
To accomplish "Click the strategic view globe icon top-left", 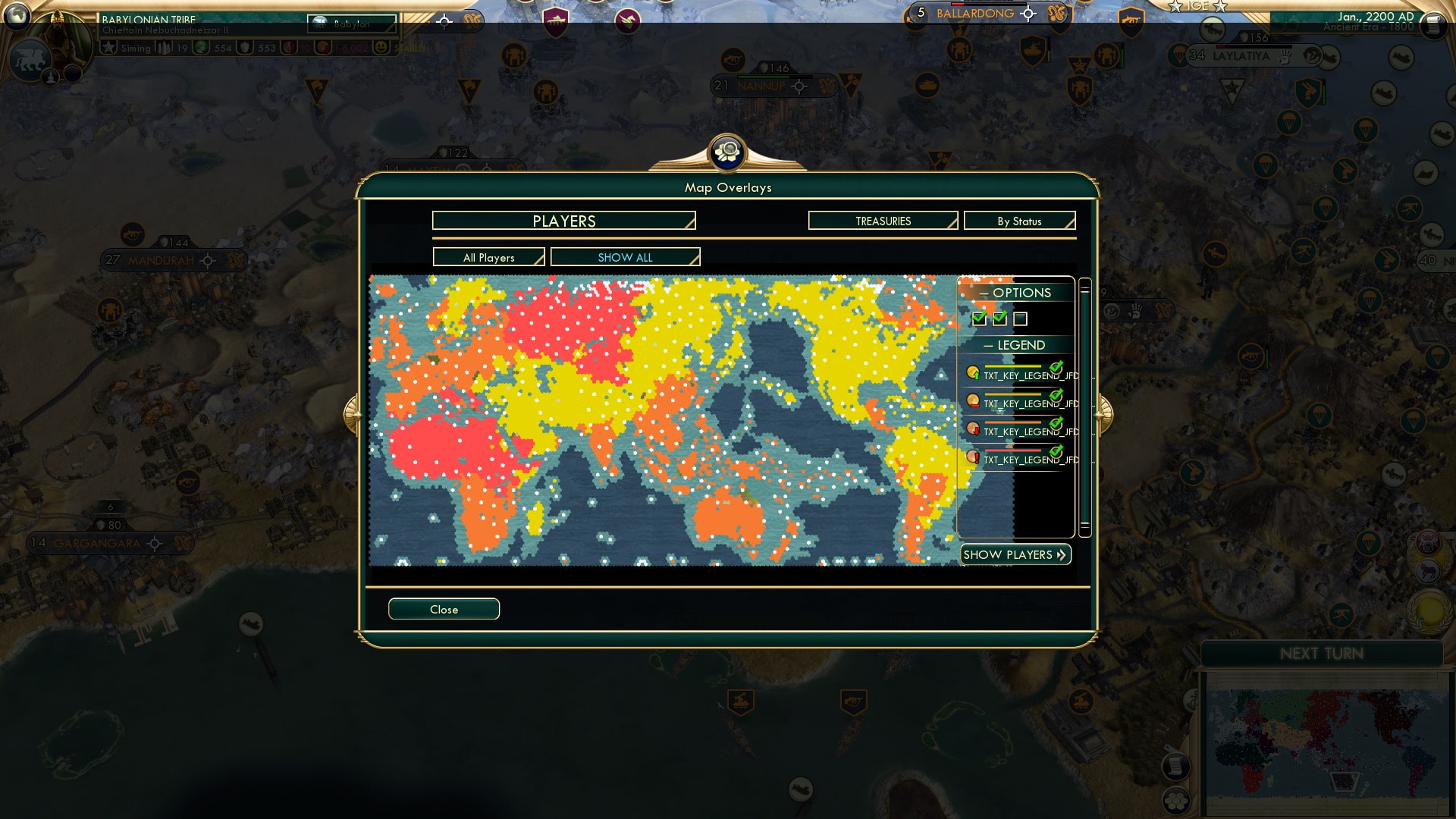I will 17,14.
